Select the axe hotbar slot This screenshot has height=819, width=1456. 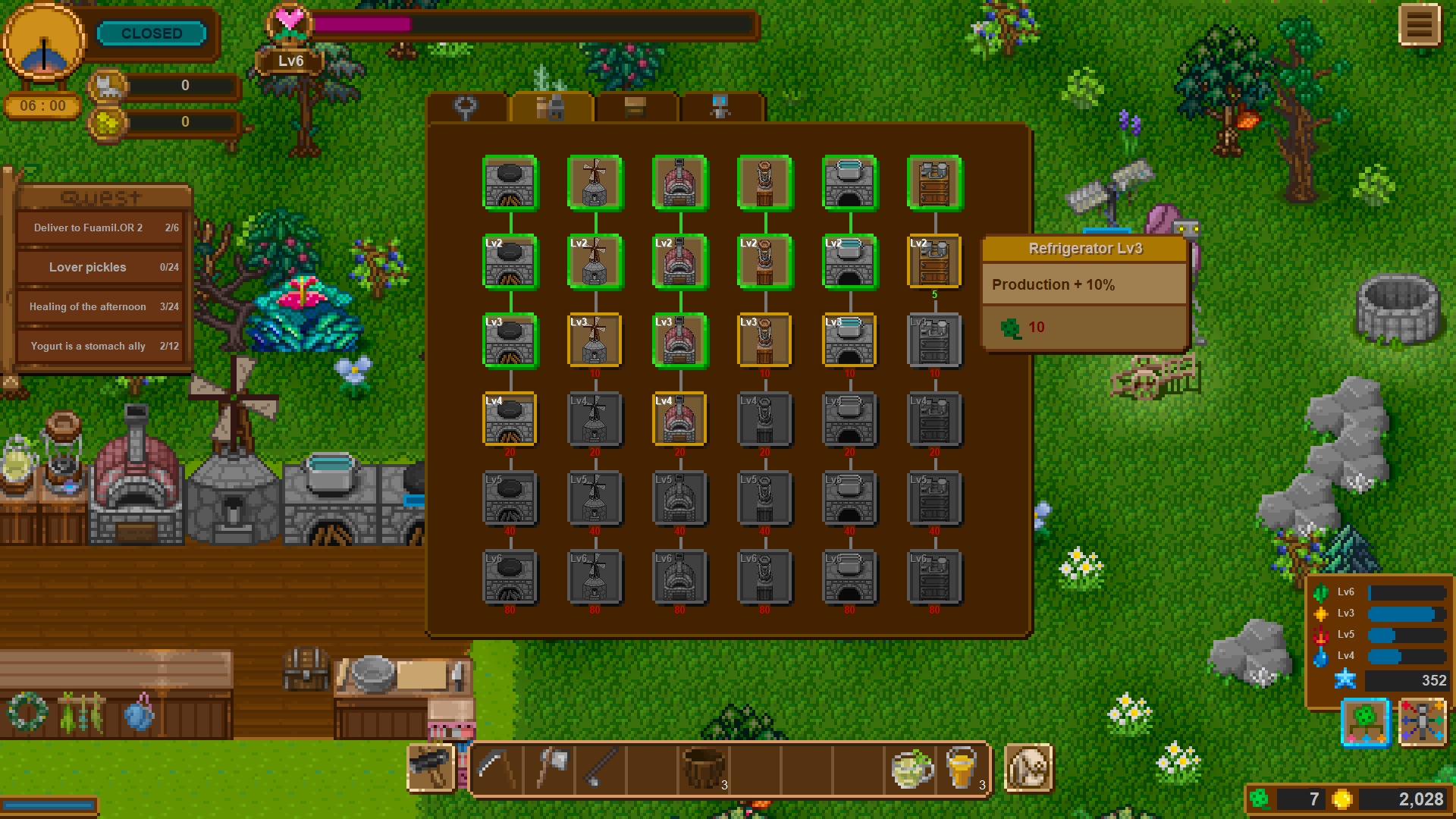[x=551, y=769]
